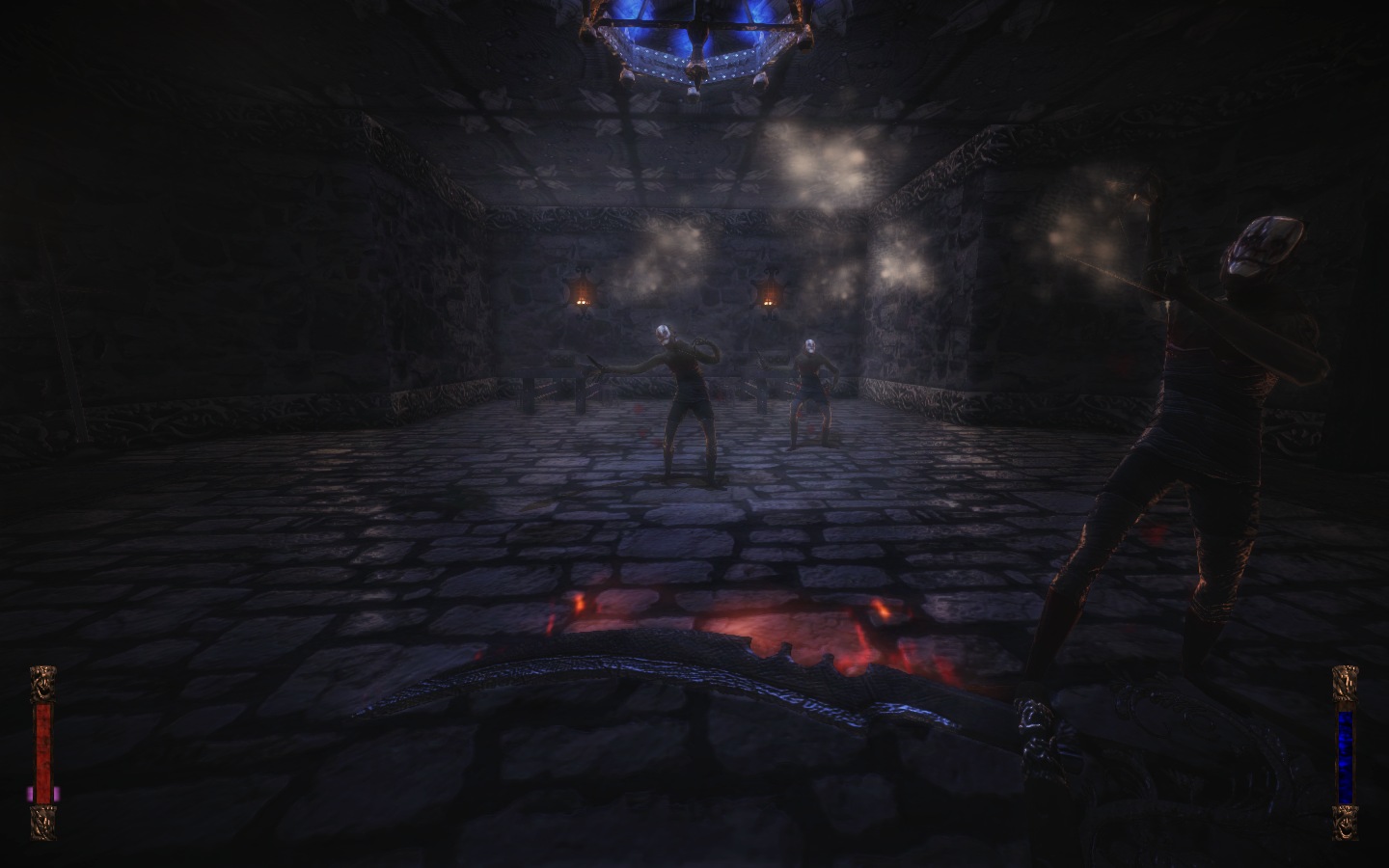
Task: Click the left wall torch sconce
Action: click(x=582, y=289)
